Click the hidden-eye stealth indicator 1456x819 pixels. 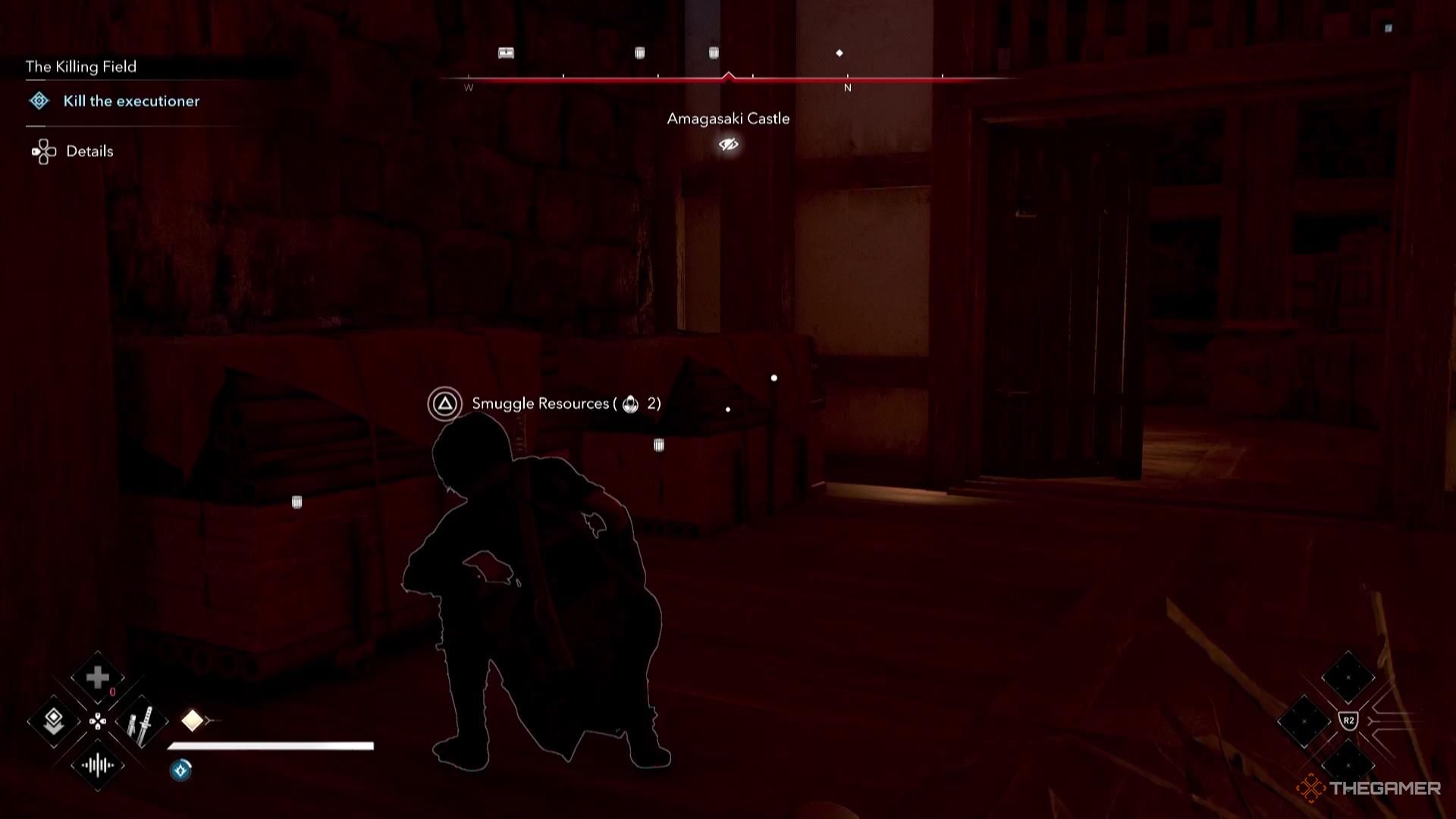[x=728, y=144]
